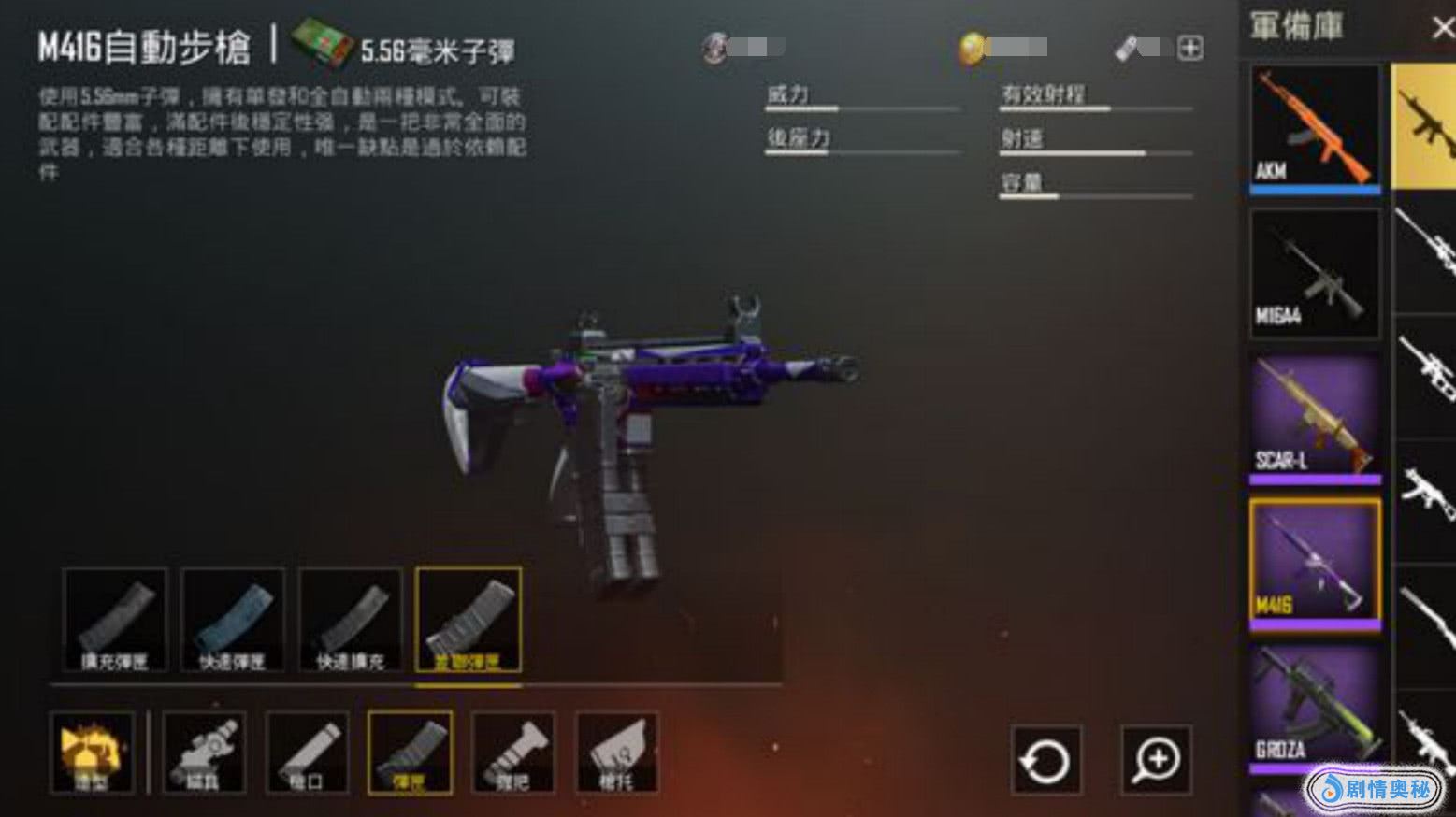Image resolution: width=1456 pixels, height=817 pixels.
Task: Select the SCAR-L weapon tile
Action: click(1314, 417)
